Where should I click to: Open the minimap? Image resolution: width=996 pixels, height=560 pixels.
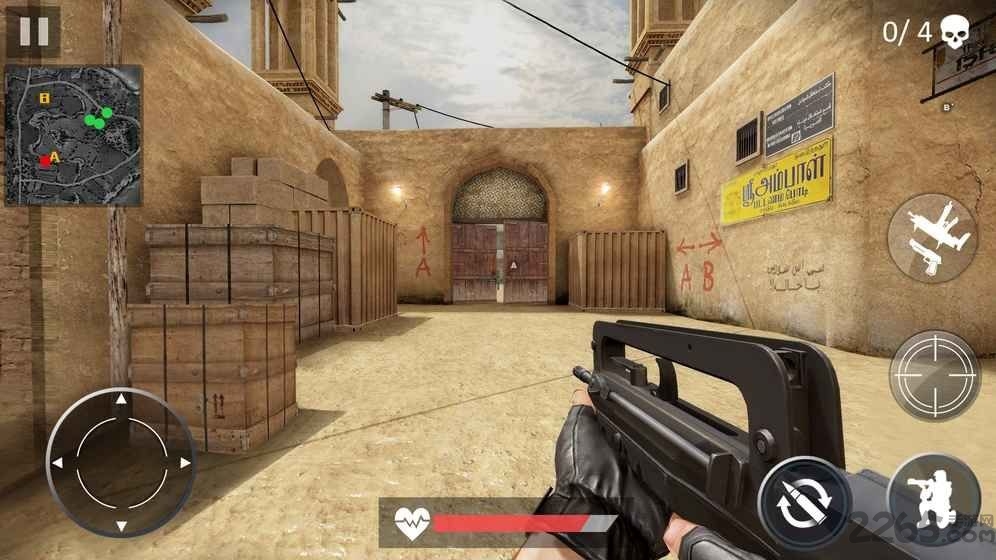tap(73, 135)
